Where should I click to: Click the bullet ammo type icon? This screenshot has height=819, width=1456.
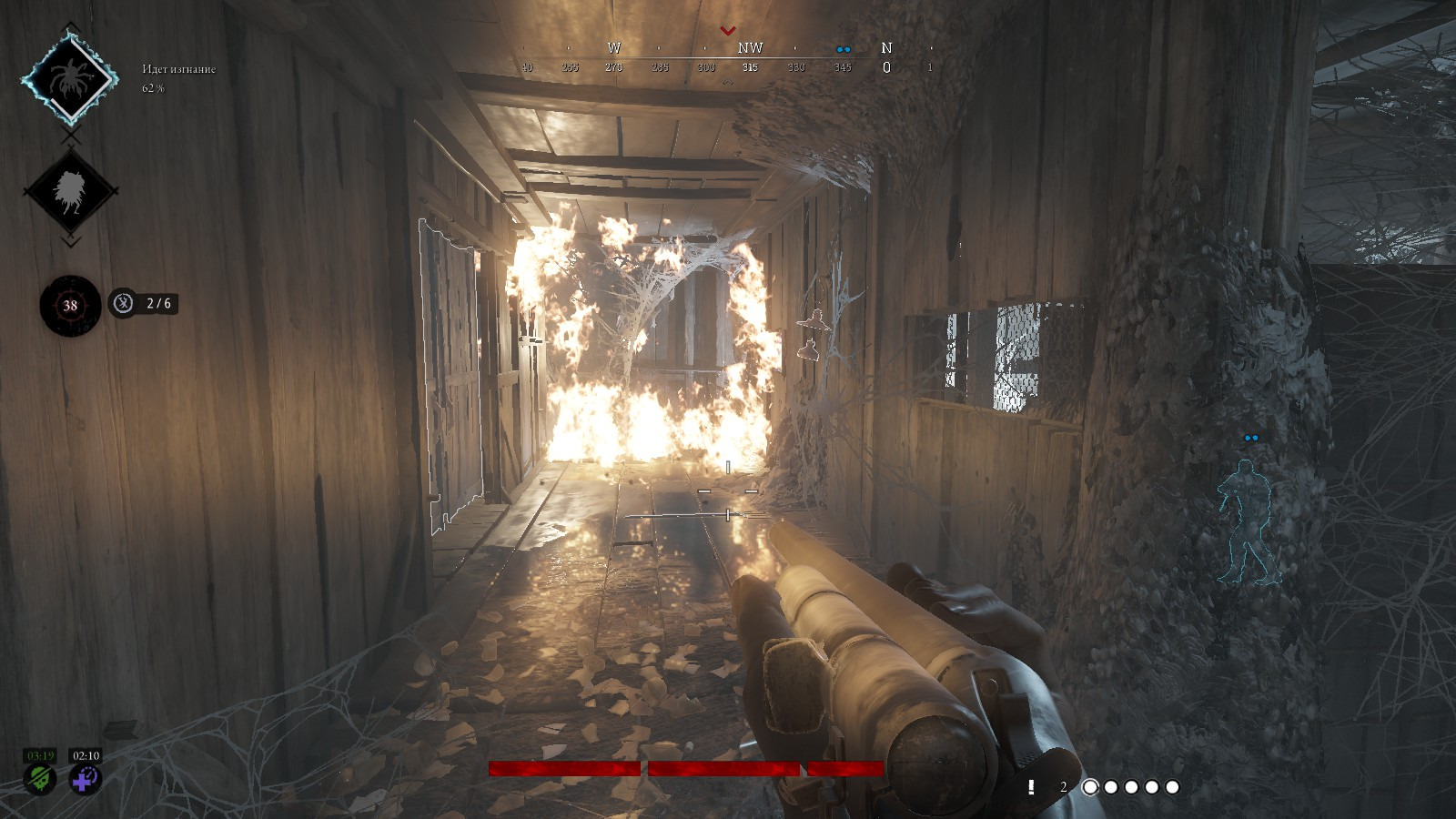[1031, 787]
